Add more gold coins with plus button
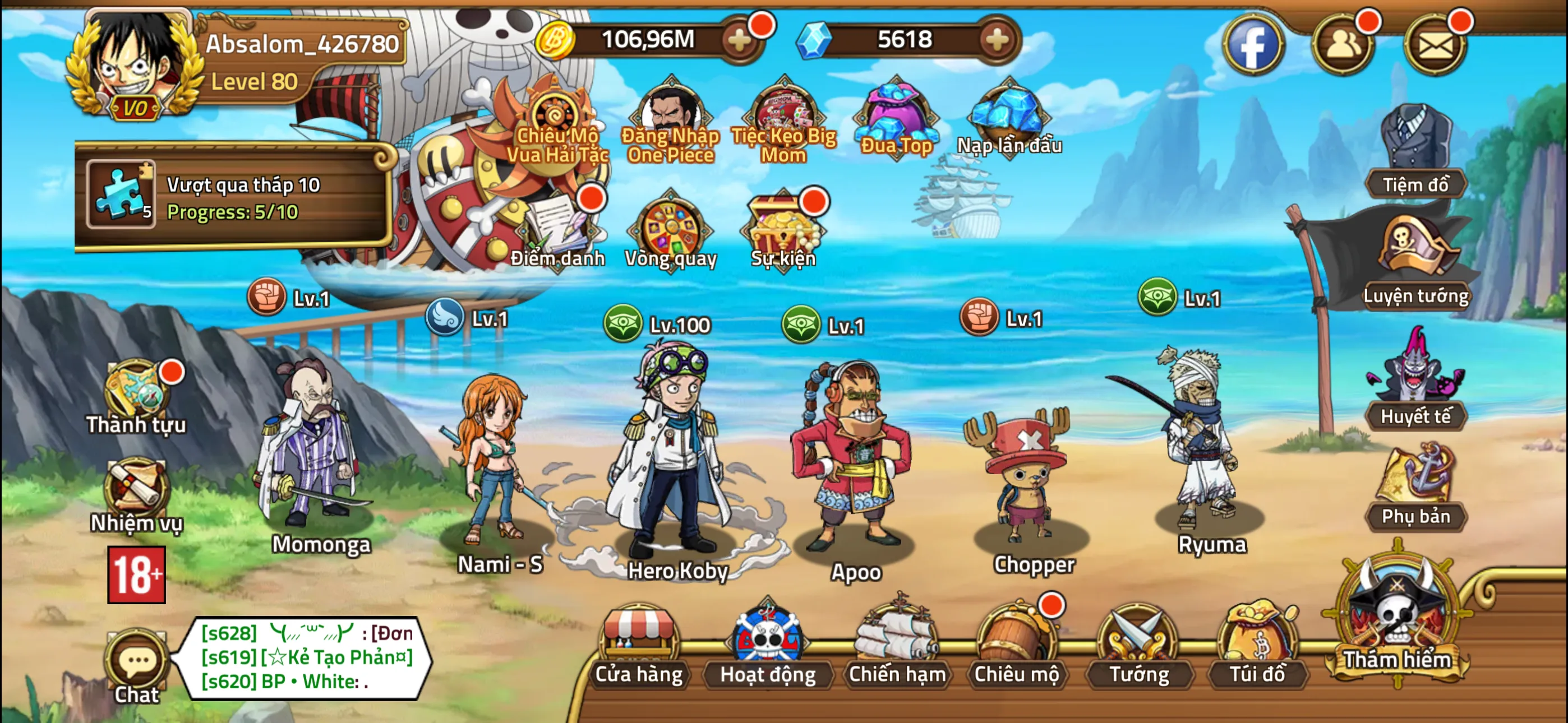Screen dimensions: 1568x723 click(x=739, y=40)
